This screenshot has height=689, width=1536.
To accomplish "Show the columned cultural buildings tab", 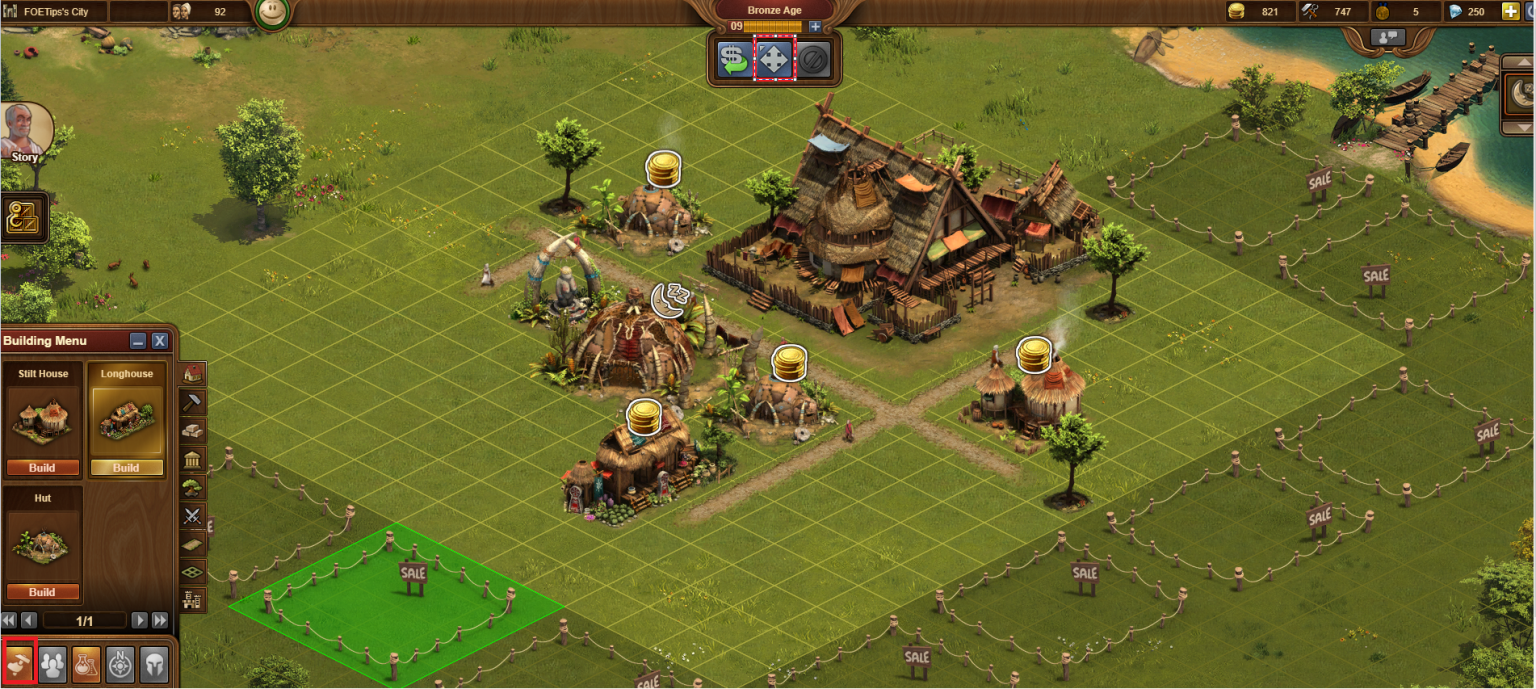I will click(x=193, y=459).
